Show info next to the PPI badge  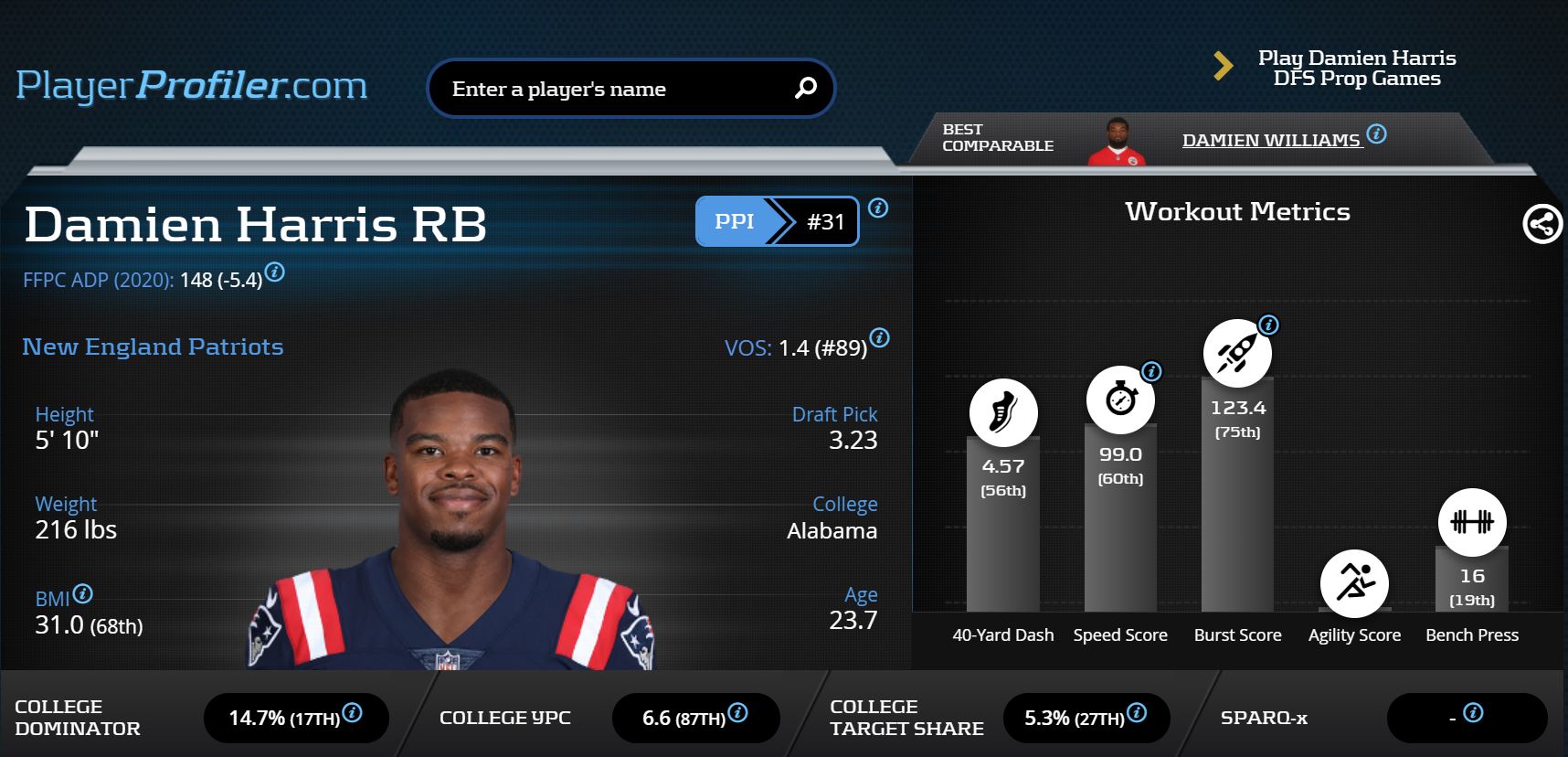coord(878,208)
